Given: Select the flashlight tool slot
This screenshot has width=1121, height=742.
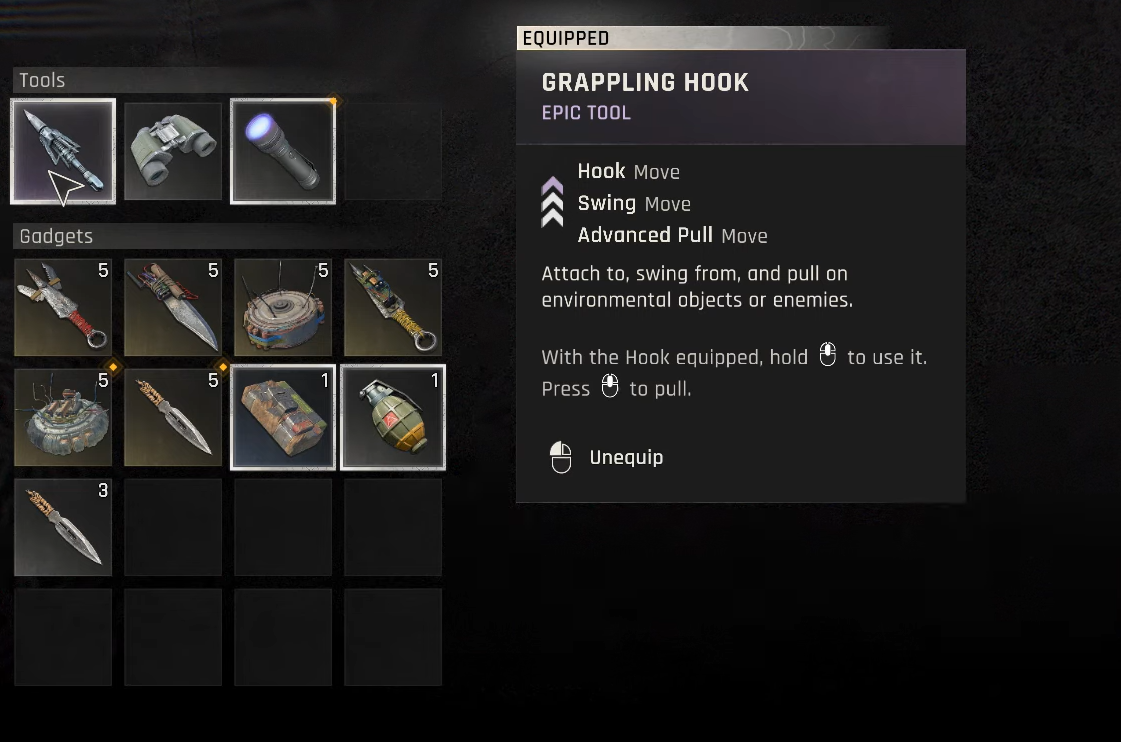Looking at the screenshot, I should 283,151.
